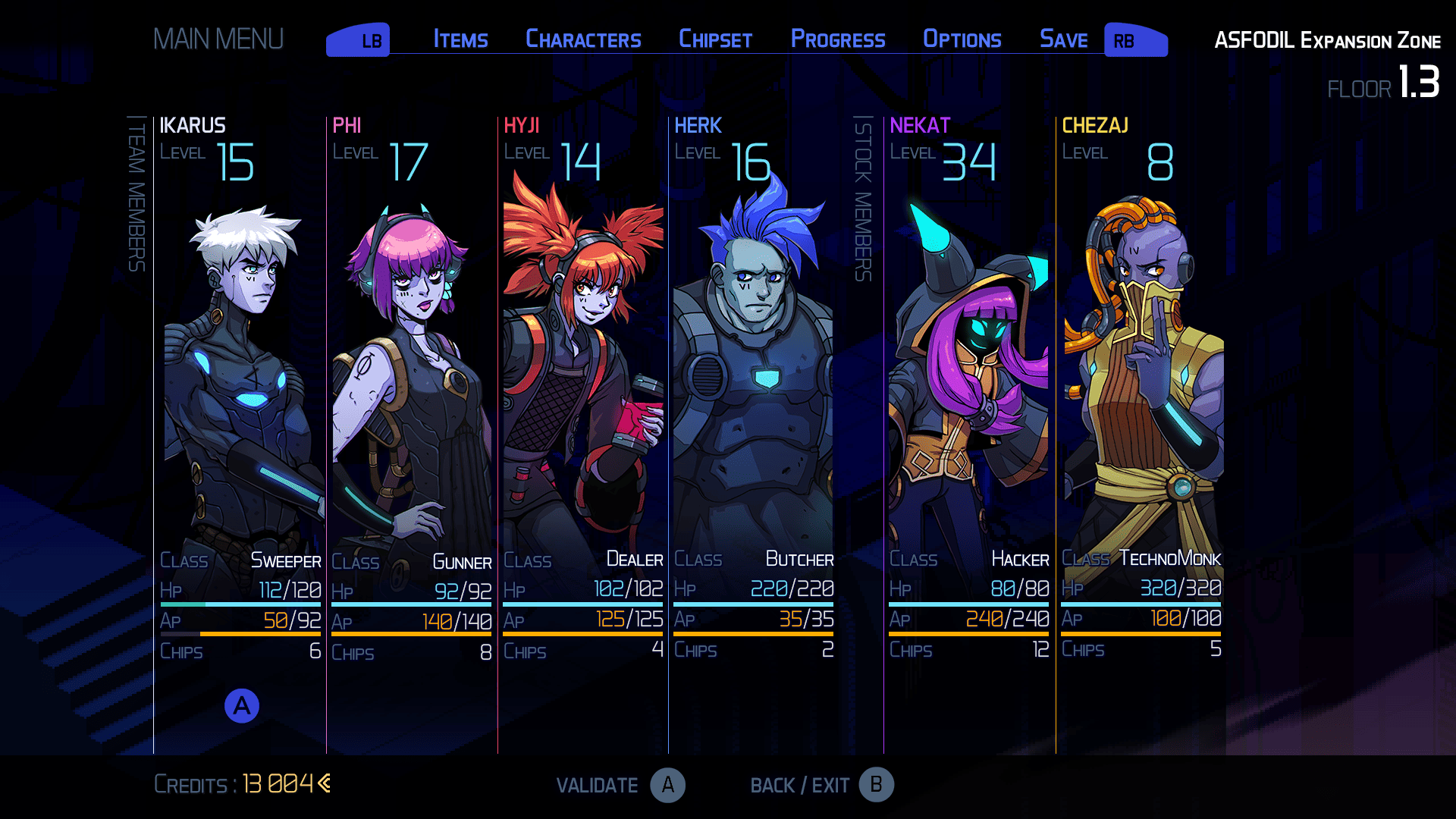
Task: Show the Progress tab
Action: click(x=838, y=39)
